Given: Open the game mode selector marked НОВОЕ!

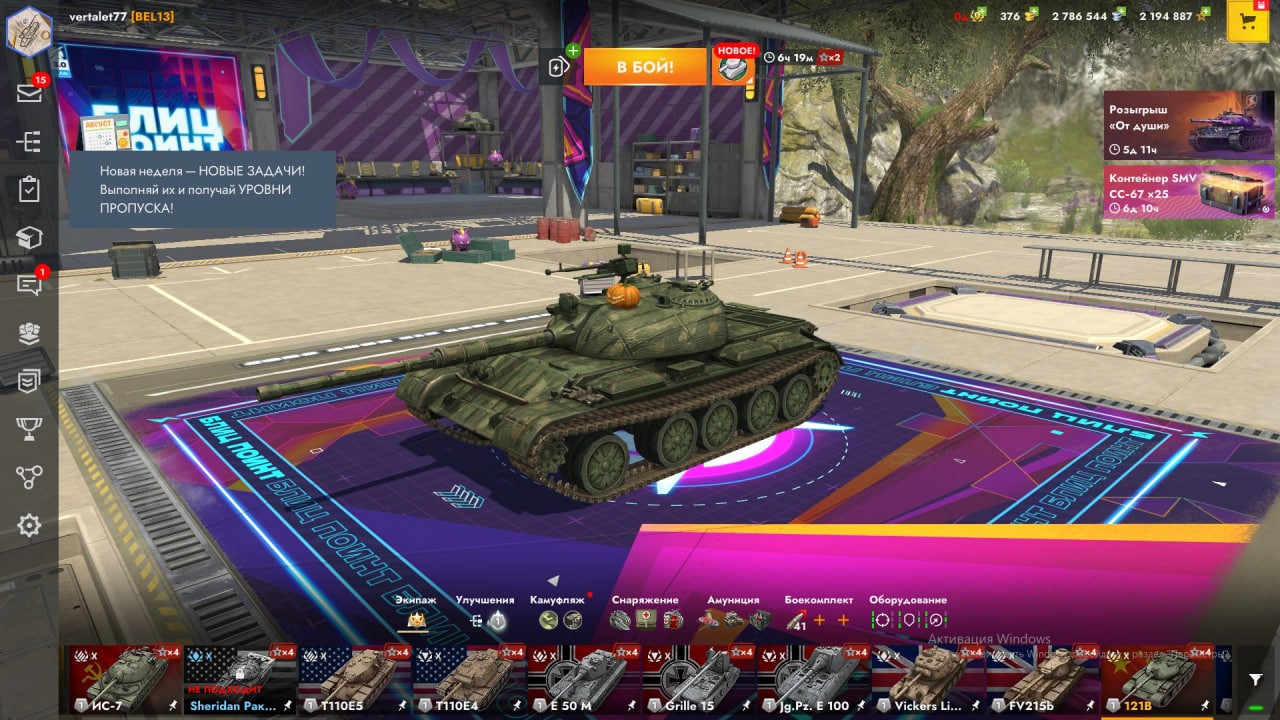Looking at the screenshot, I should tap(734, 68).
